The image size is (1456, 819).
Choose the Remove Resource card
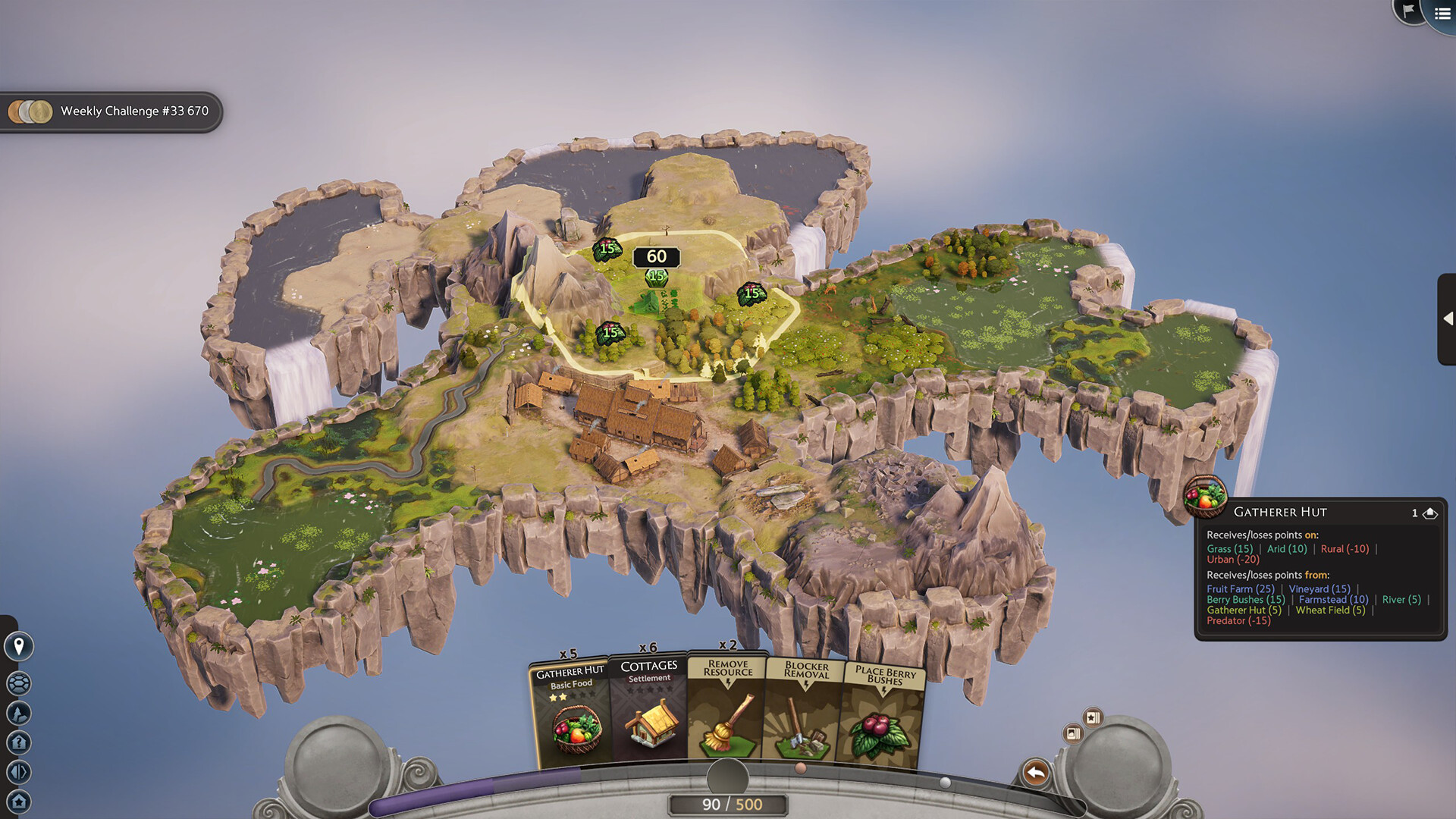click(726, 709)
